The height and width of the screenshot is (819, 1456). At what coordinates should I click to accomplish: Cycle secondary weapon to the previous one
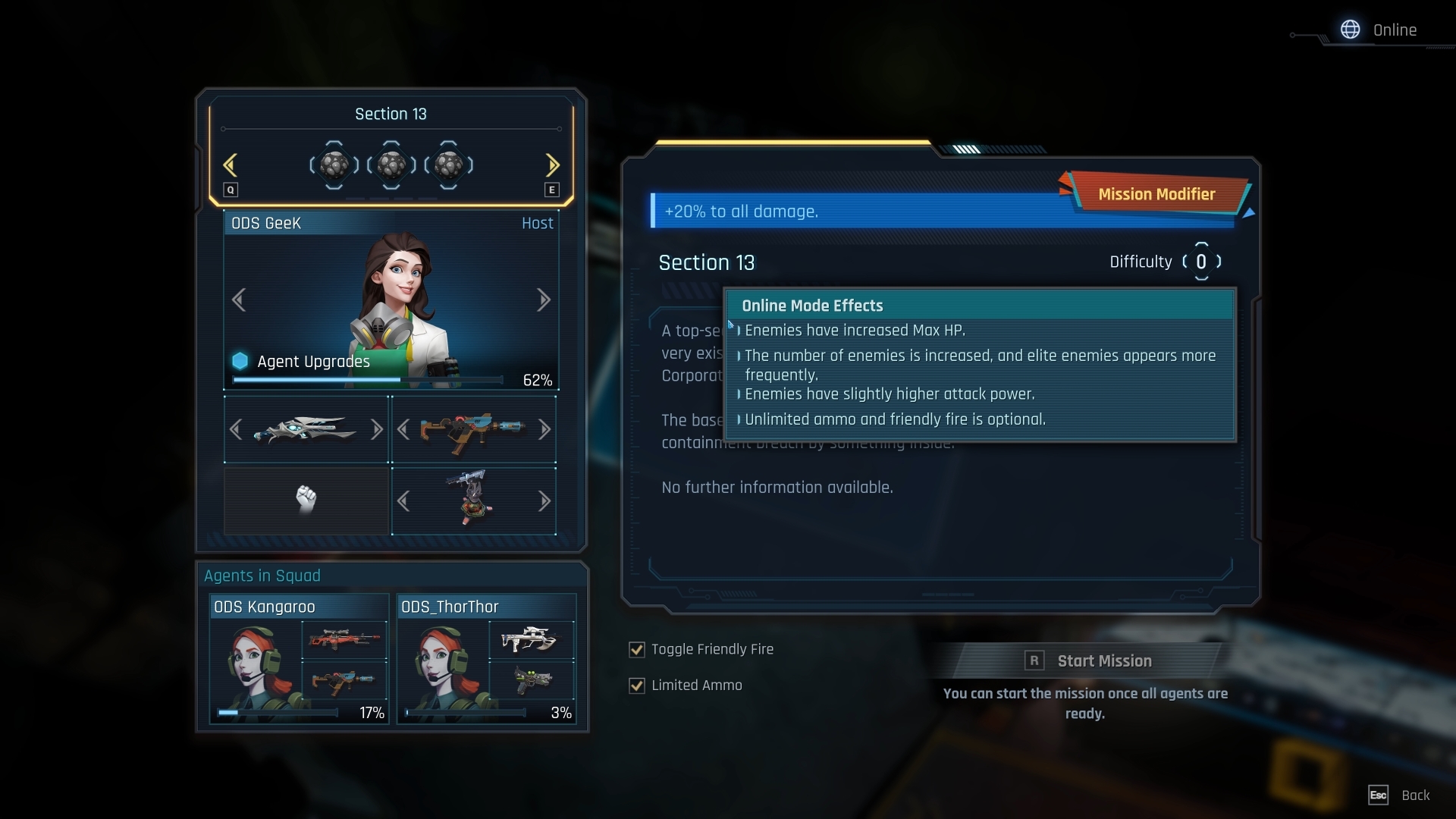(x=403, y=430)
